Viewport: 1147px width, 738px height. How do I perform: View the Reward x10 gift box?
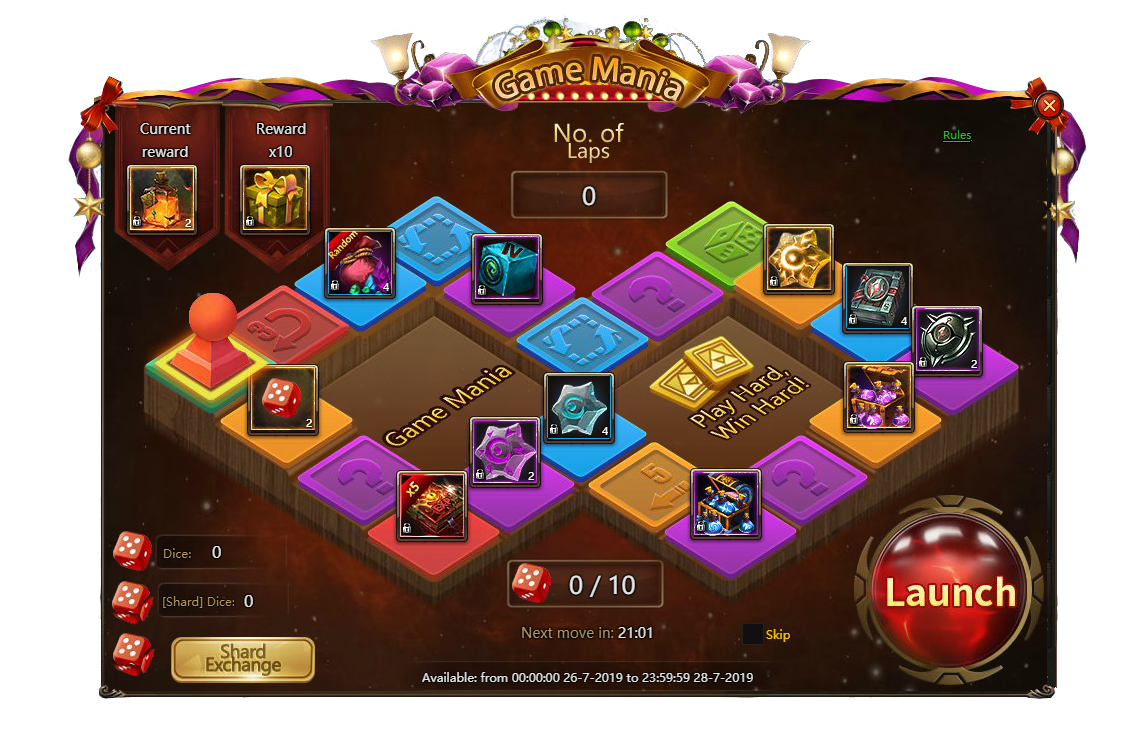coord(275,199)
